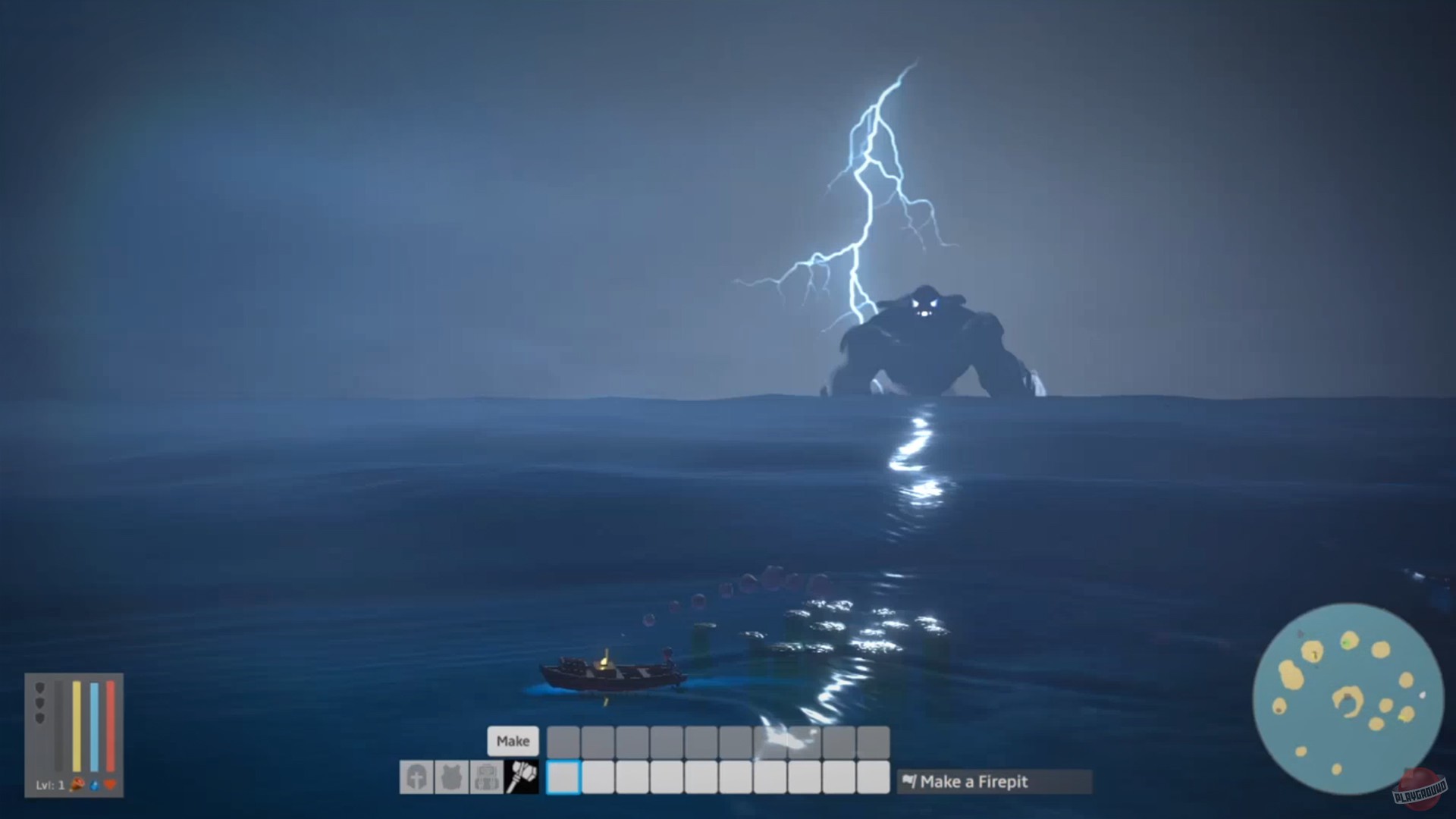The image size is (1456, 819).
Task: Click the blue water drop thirst icon
Action: click(94, 785)
